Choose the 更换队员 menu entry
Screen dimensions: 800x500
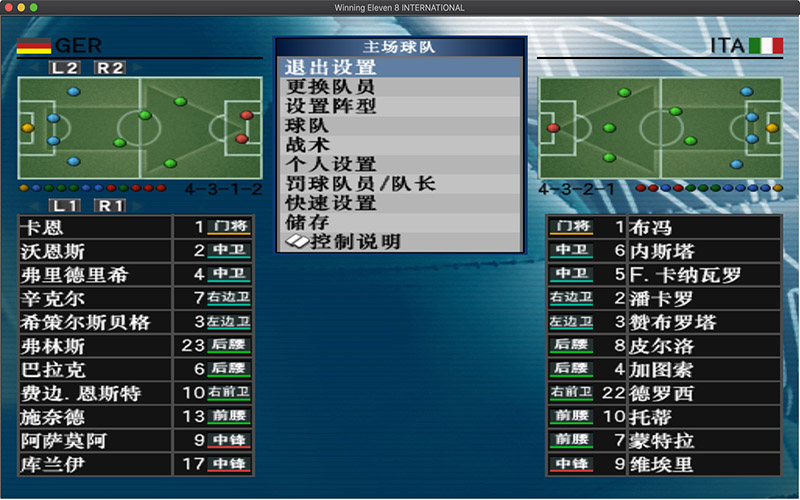(x=400, y=87)
